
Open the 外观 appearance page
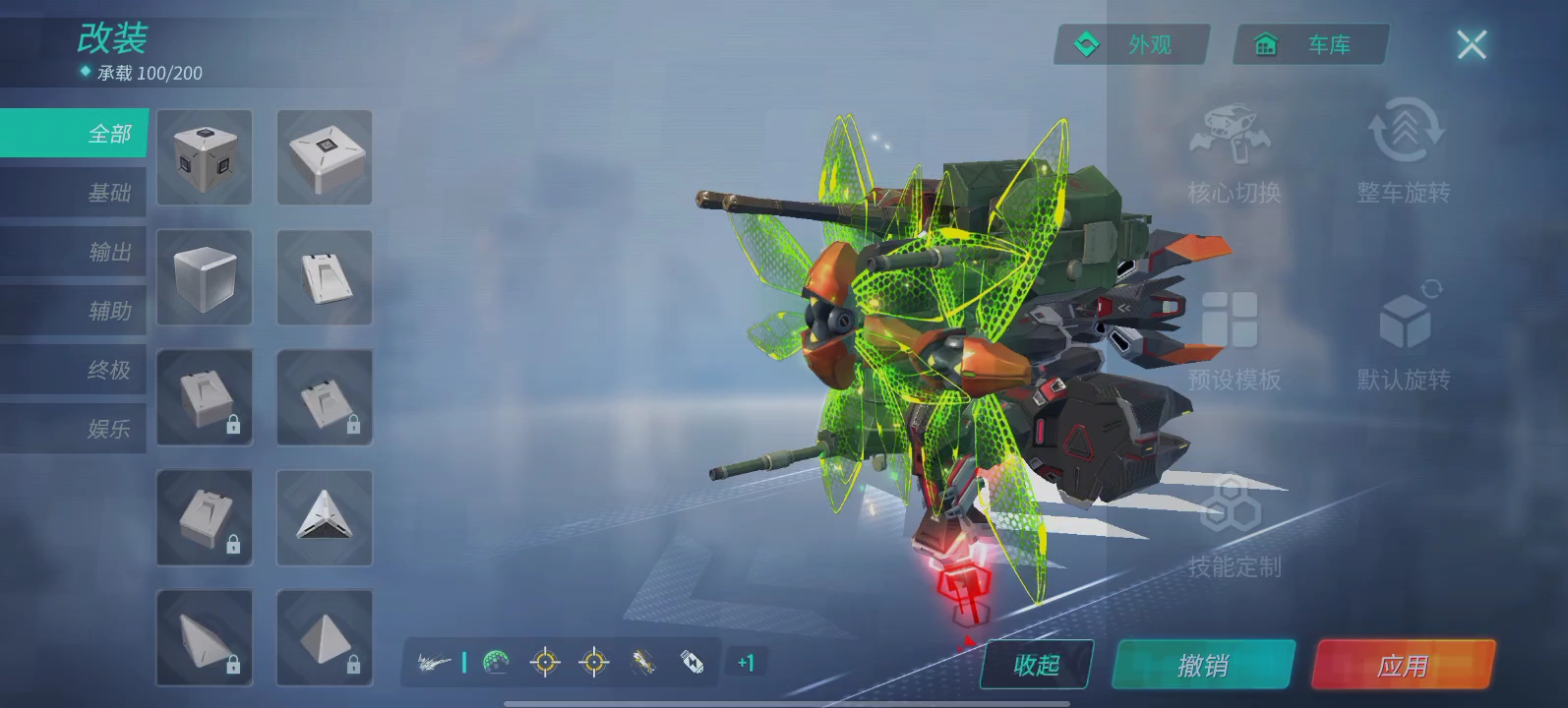tap(1131, 45)
